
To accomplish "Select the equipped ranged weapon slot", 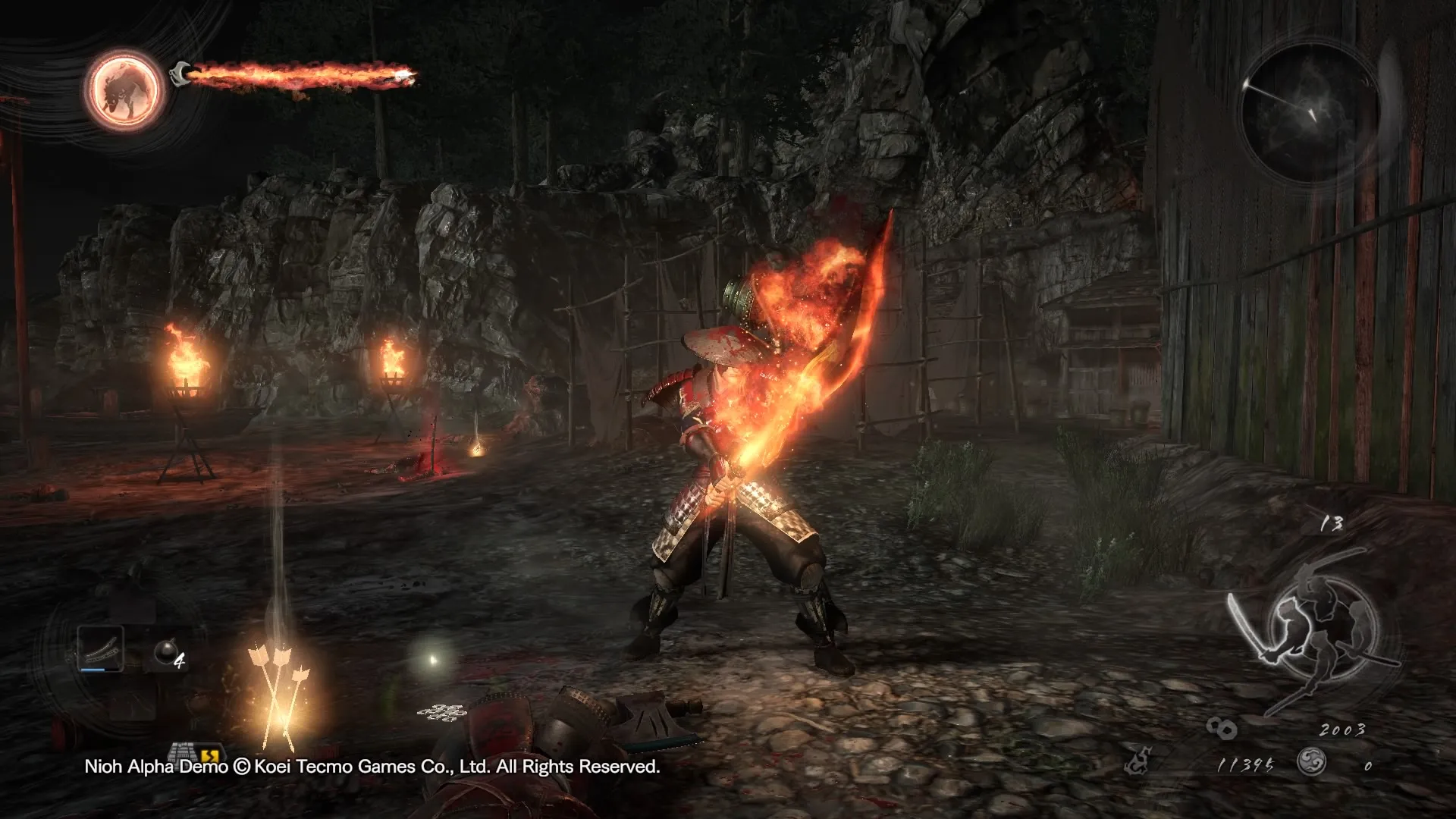I will [101, 648].
